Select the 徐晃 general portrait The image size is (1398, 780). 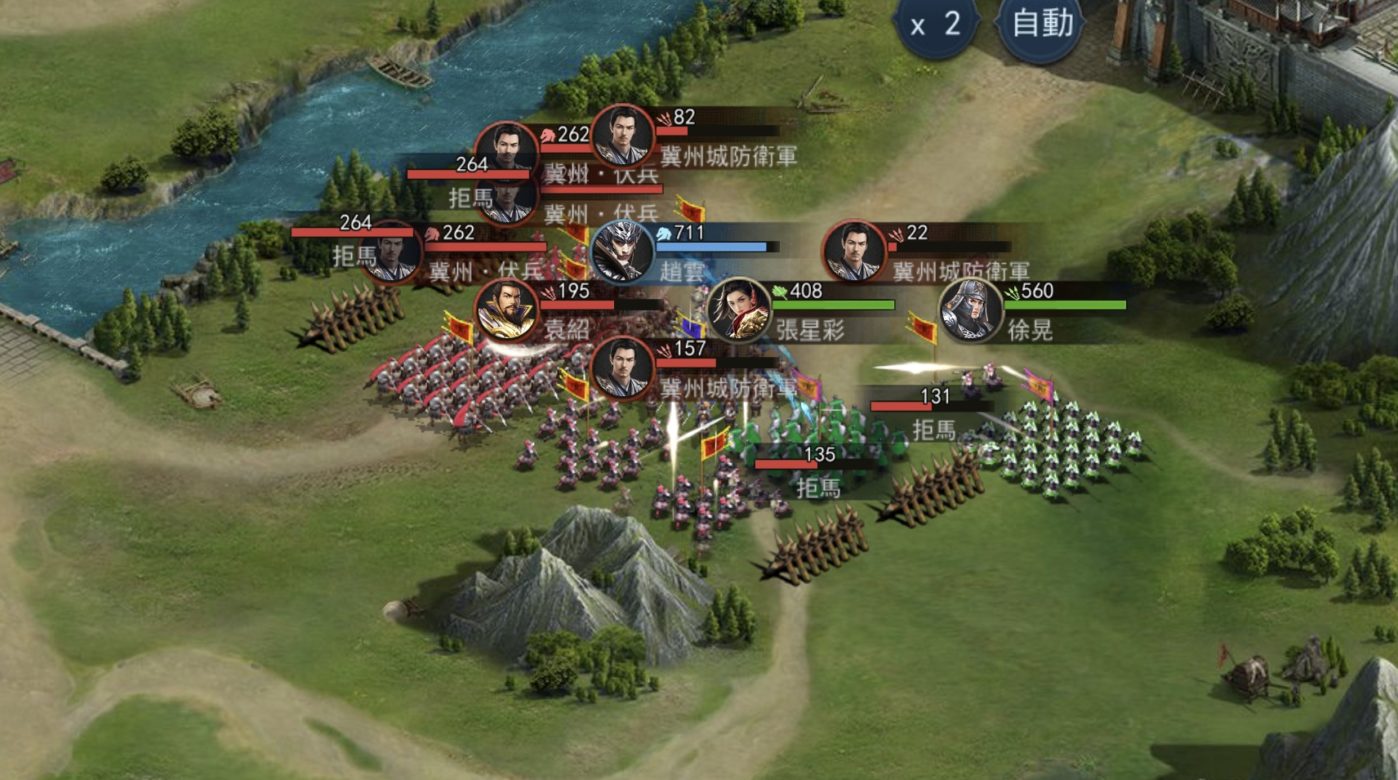pyautogui.click(x=970, y=309)
